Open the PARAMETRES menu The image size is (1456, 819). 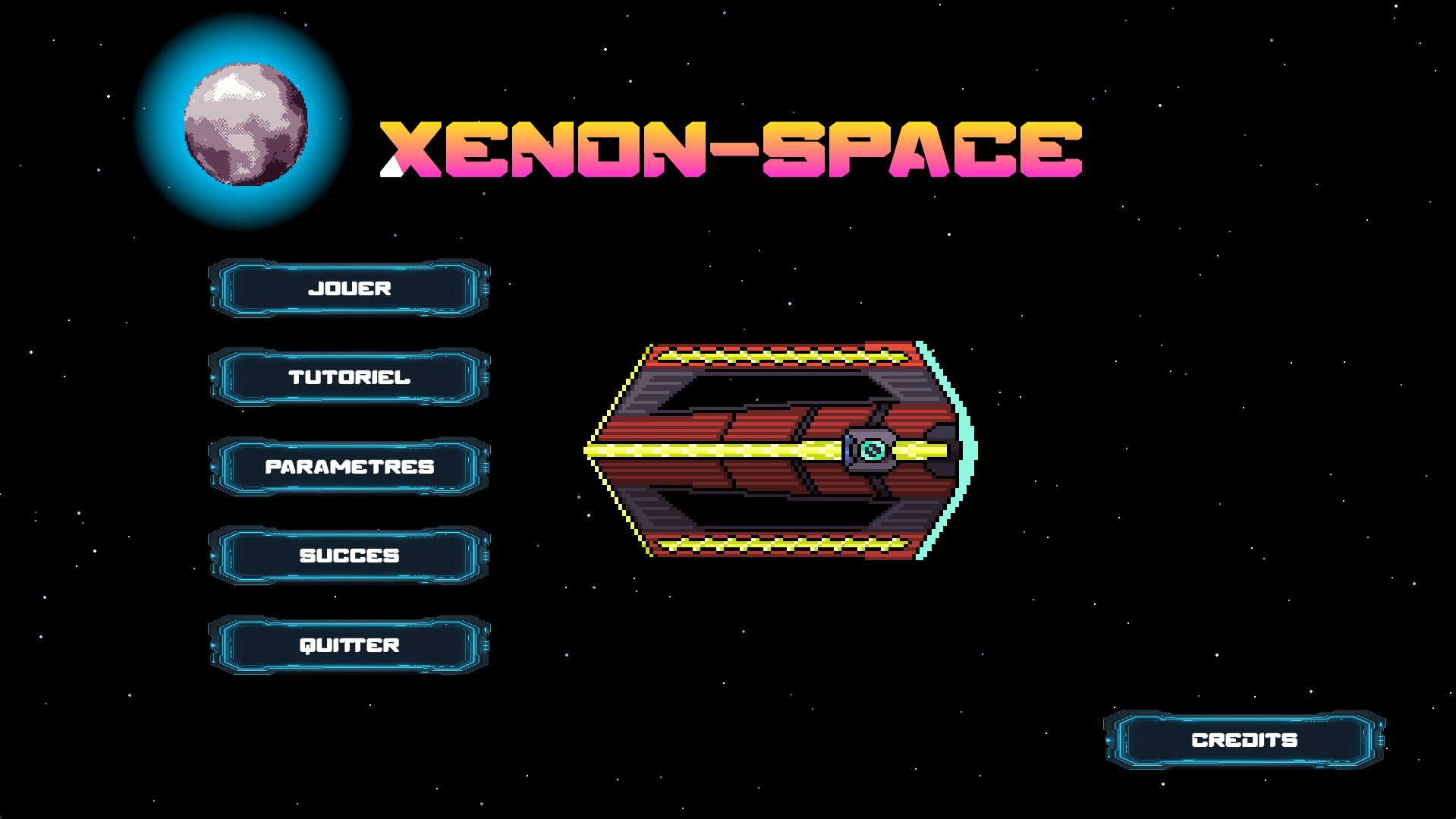pos(350,467)
